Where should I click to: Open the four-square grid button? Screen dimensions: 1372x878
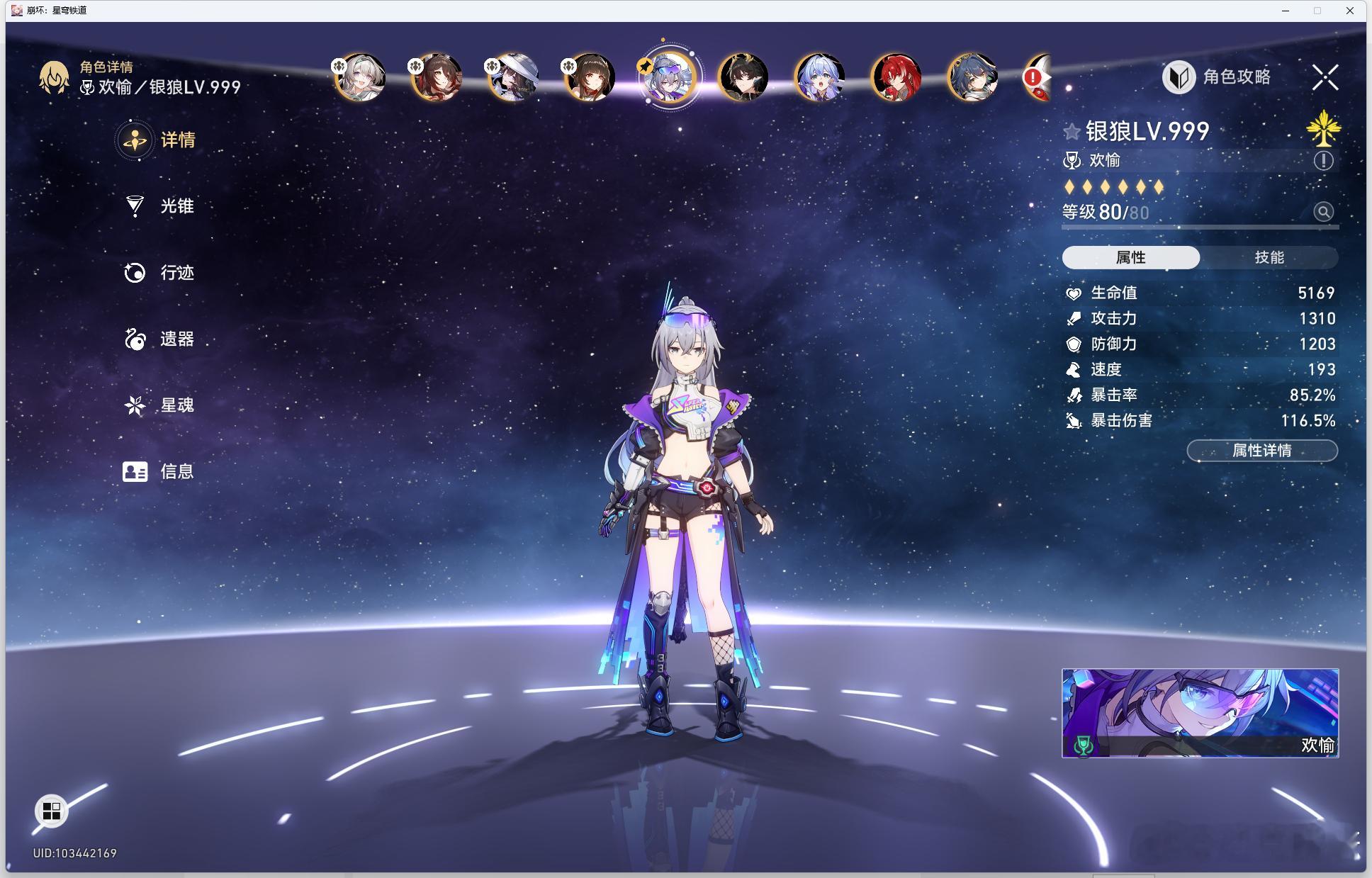(52, 811)
